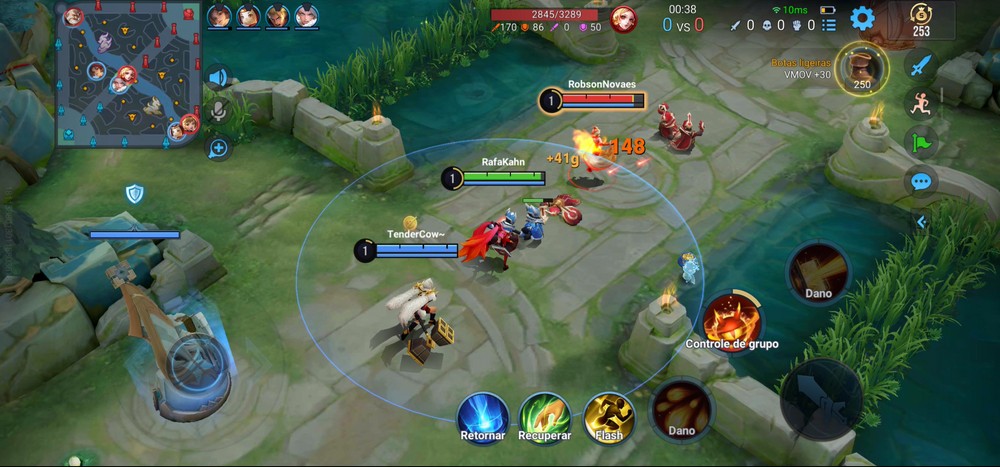Screen dimensions: 1000x467
Task: Toggle the muted microphone button
Action: pyautogui.click(x=217, y=111)
